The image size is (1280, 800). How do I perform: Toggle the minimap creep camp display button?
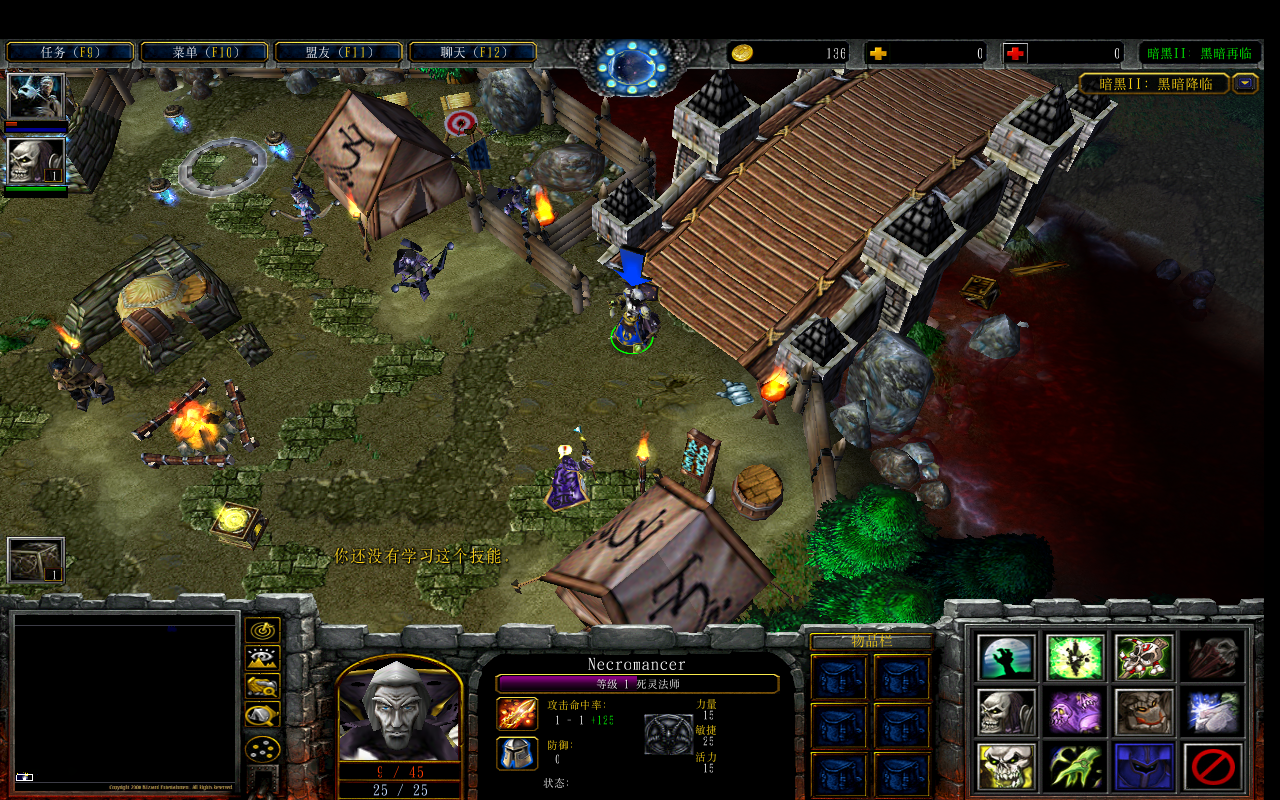(x=262, y=715)
